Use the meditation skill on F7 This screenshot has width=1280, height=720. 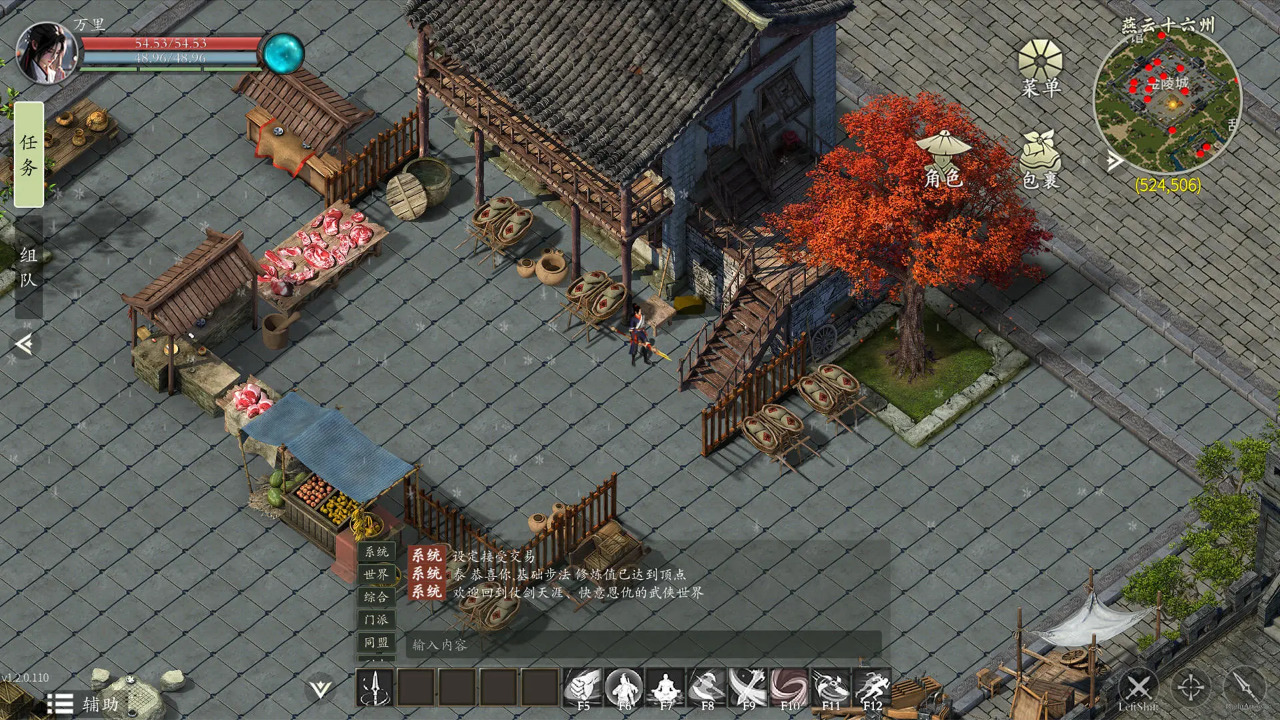pyautogui.click(x=665, y=687)
